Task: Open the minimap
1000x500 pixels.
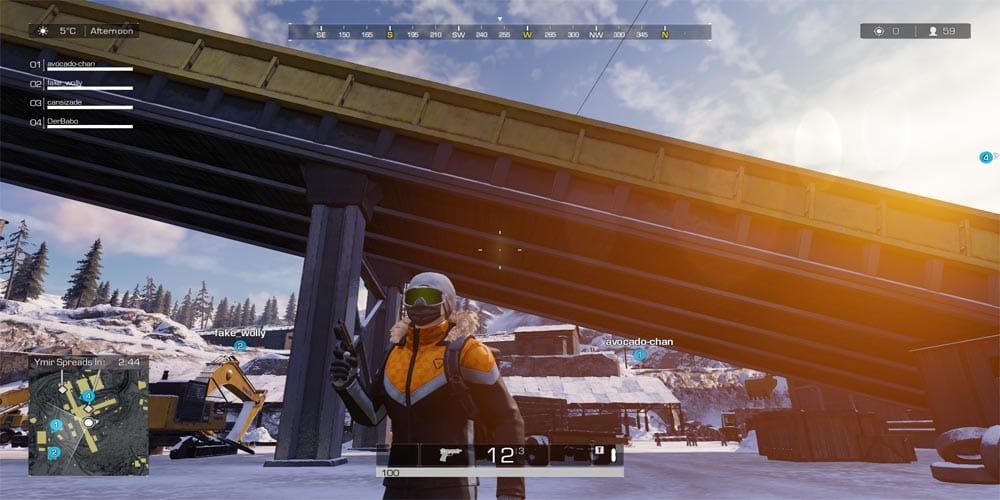Action: tap(88, 419)
